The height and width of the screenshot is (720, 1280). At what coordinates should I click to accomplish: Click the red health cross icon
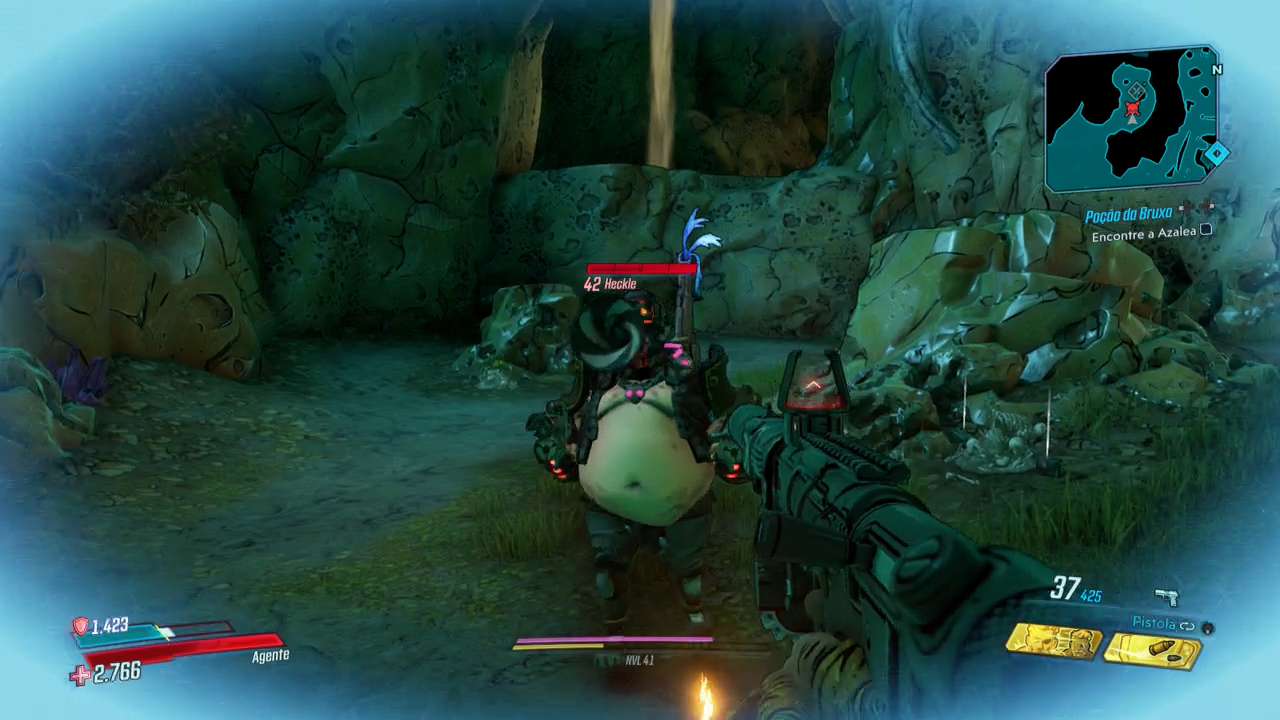point(80,676)
